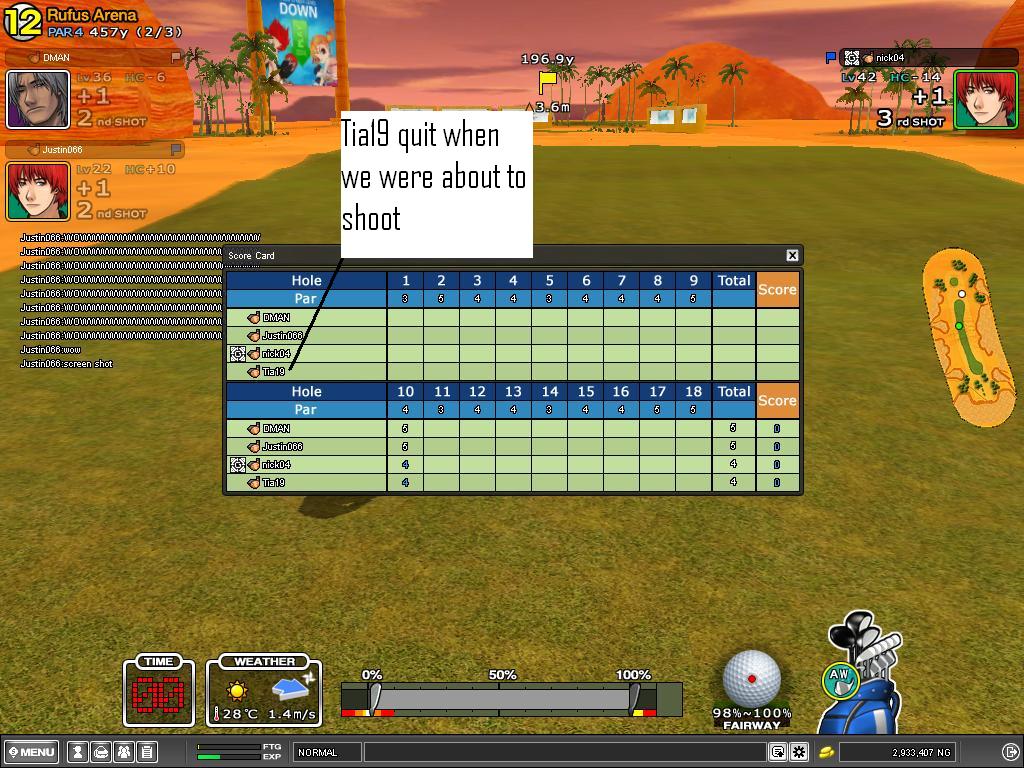Image resolution: width=1024 pixels, height=768 pixels.
Task: Select the chat mode box labeled NORMAL
Action: click(x=327, y=752)
